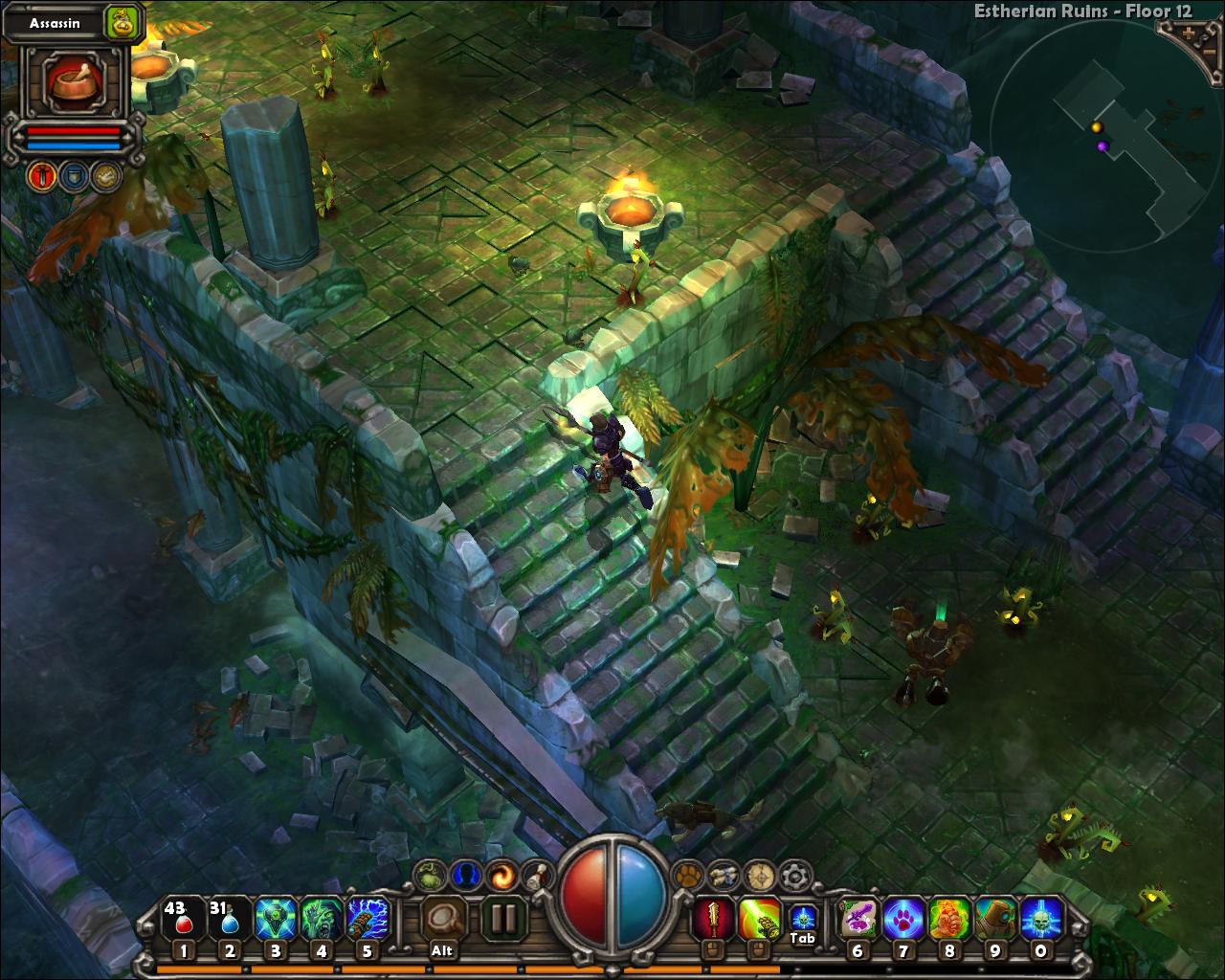Open the quest compass panel

point(756,872)
